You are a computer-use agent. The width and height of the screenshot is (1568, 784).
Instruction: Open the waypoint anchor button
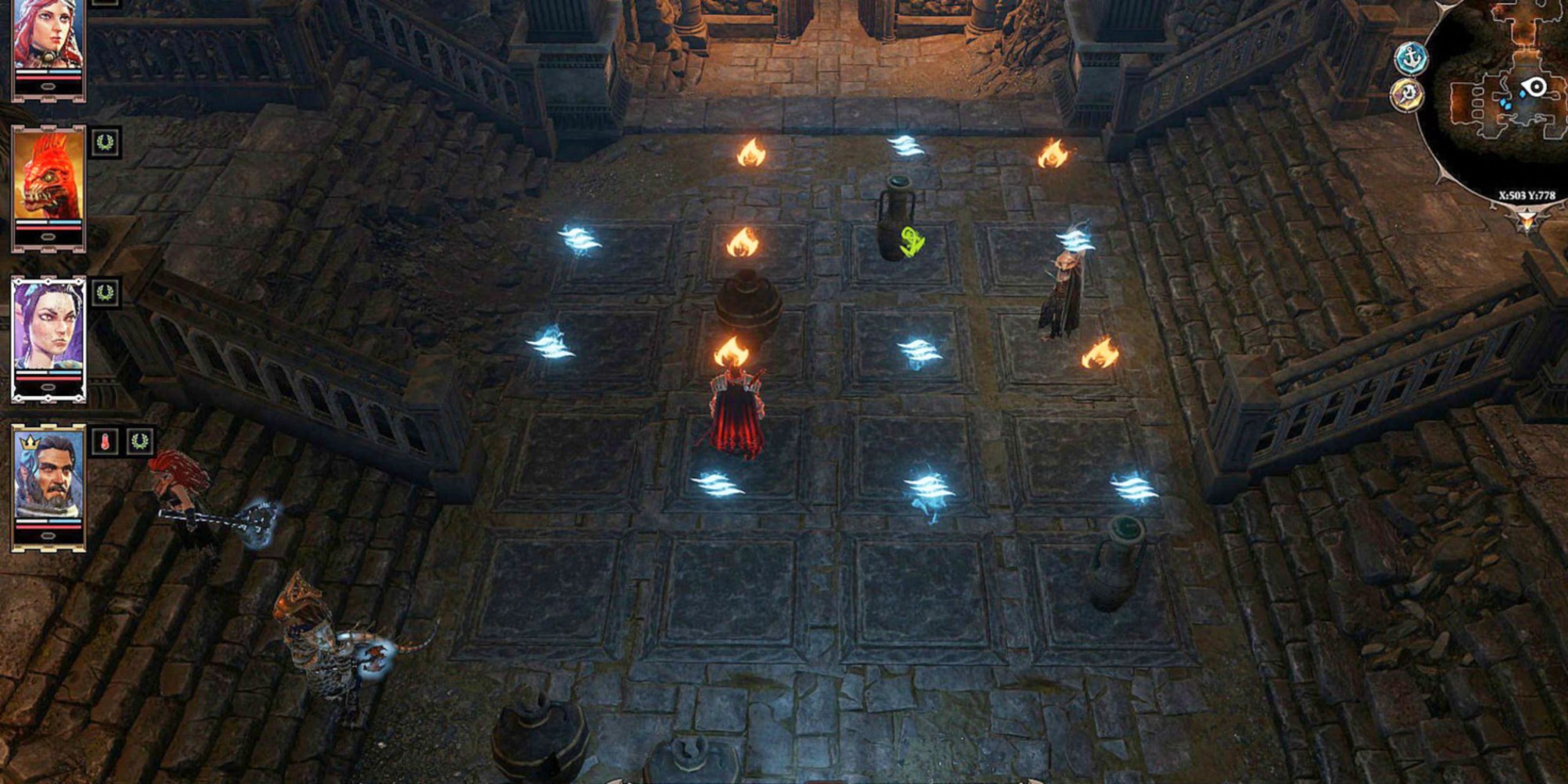1411,59
